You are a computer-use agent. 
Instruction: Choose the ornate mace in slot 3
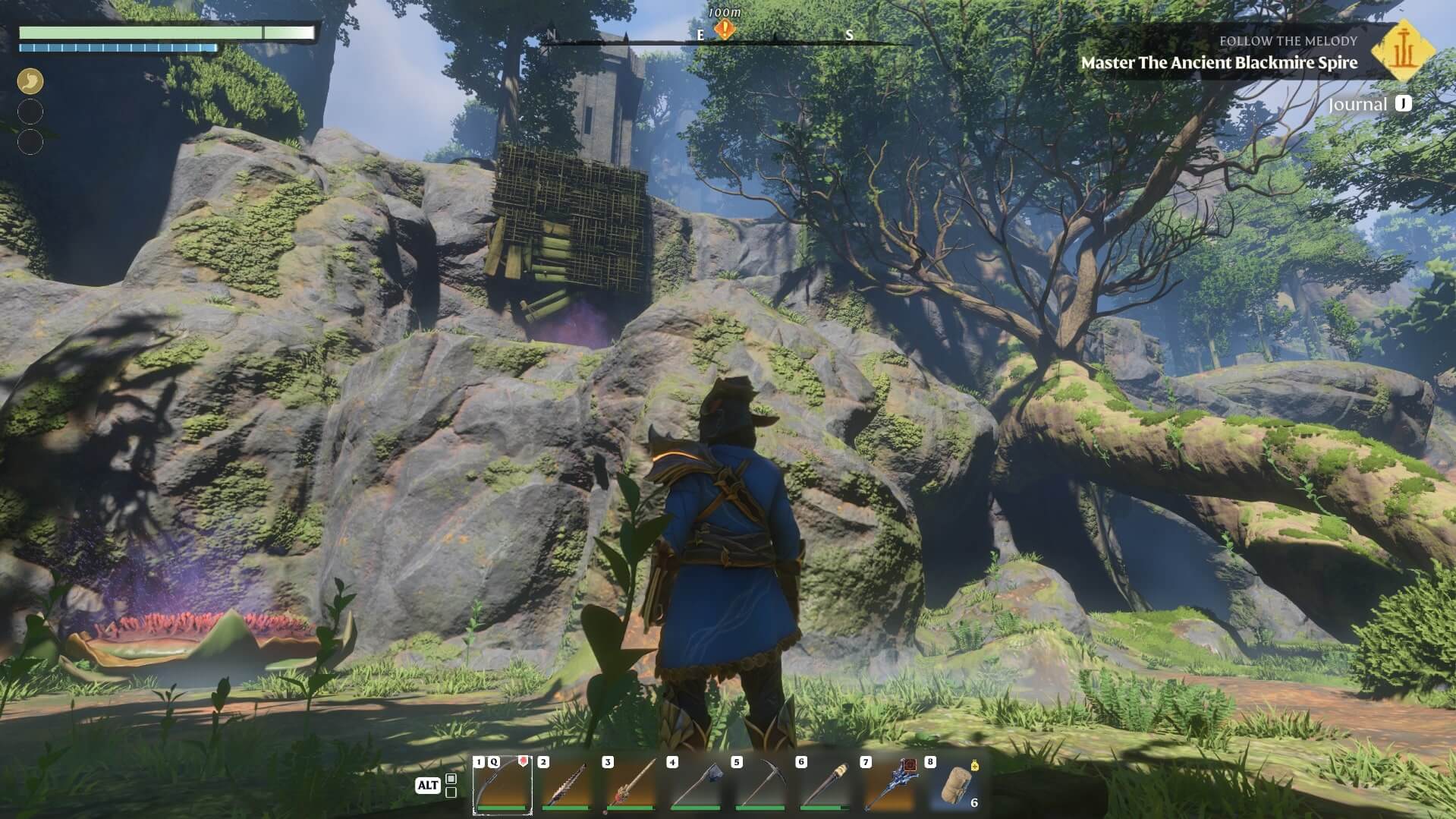click(631, 785)
